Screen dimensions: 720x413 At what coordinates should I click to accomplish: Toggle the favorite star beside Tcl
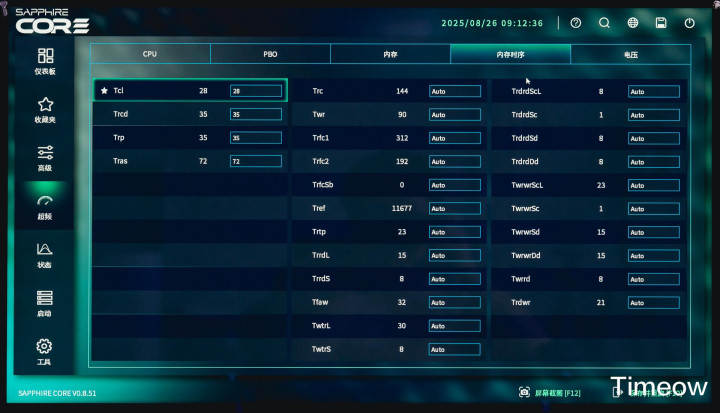pyautogui.click(x=104, y=91)
